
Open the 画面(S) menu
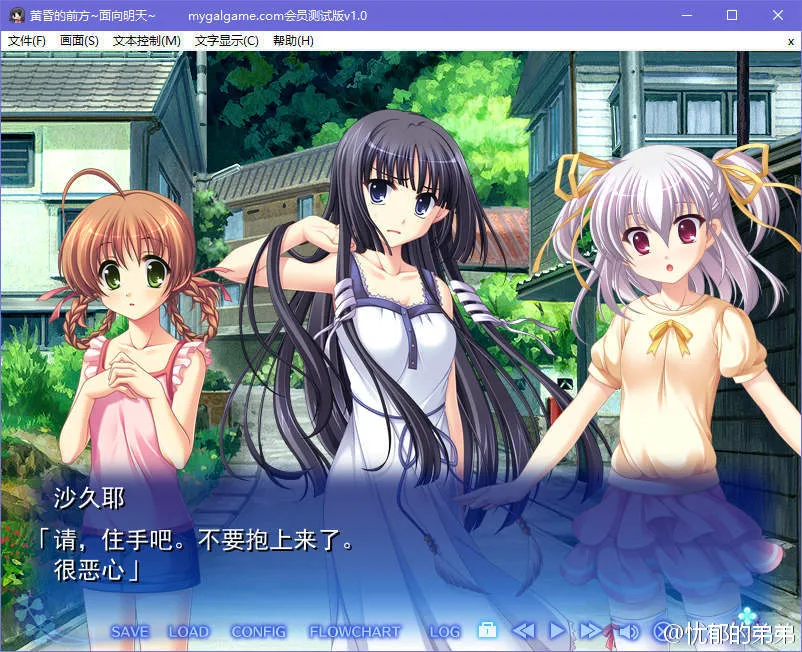click(80, 41)
